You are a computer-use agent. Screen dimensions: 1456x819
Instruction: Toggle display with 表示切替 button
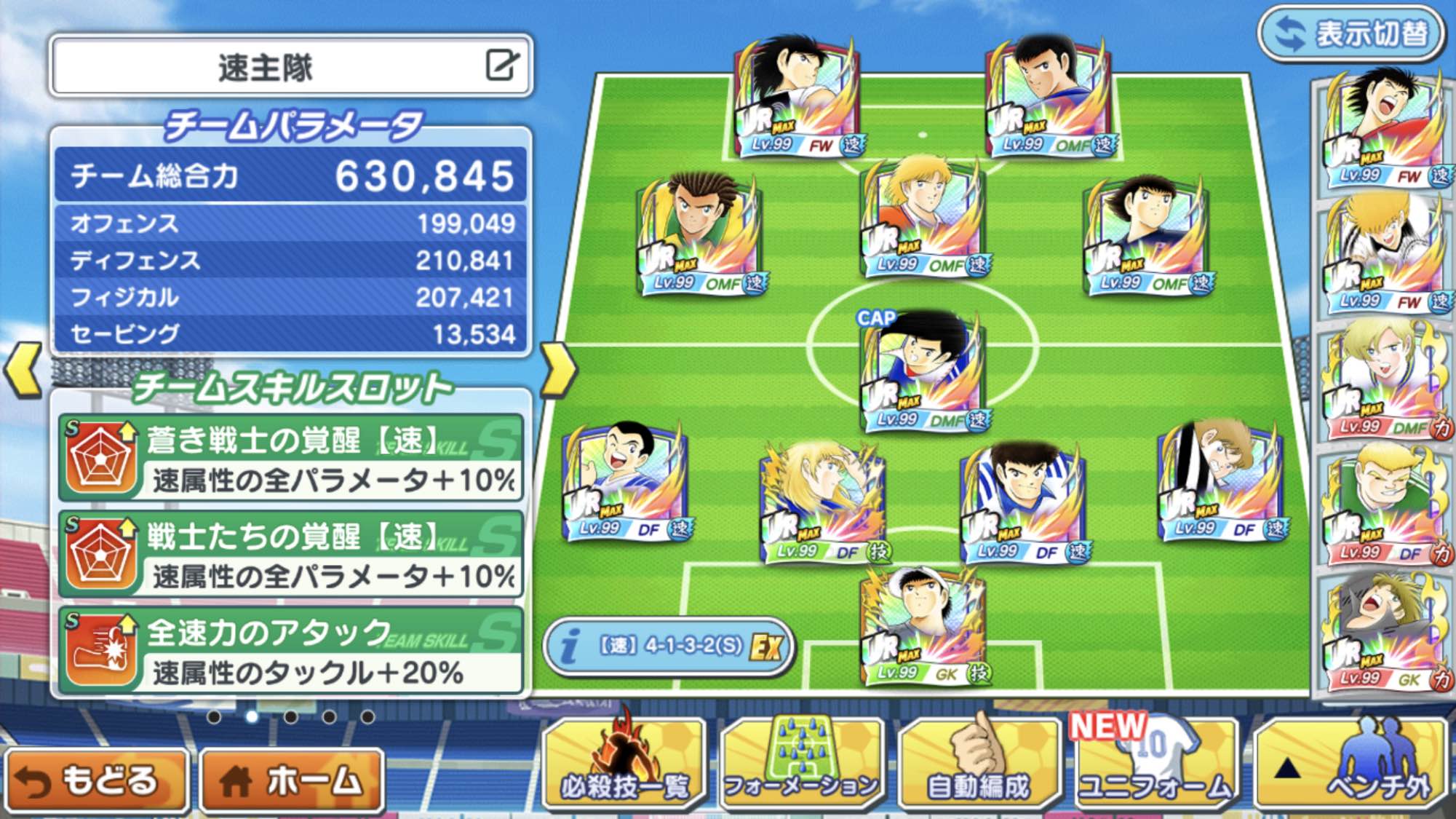pos(1352,33)
